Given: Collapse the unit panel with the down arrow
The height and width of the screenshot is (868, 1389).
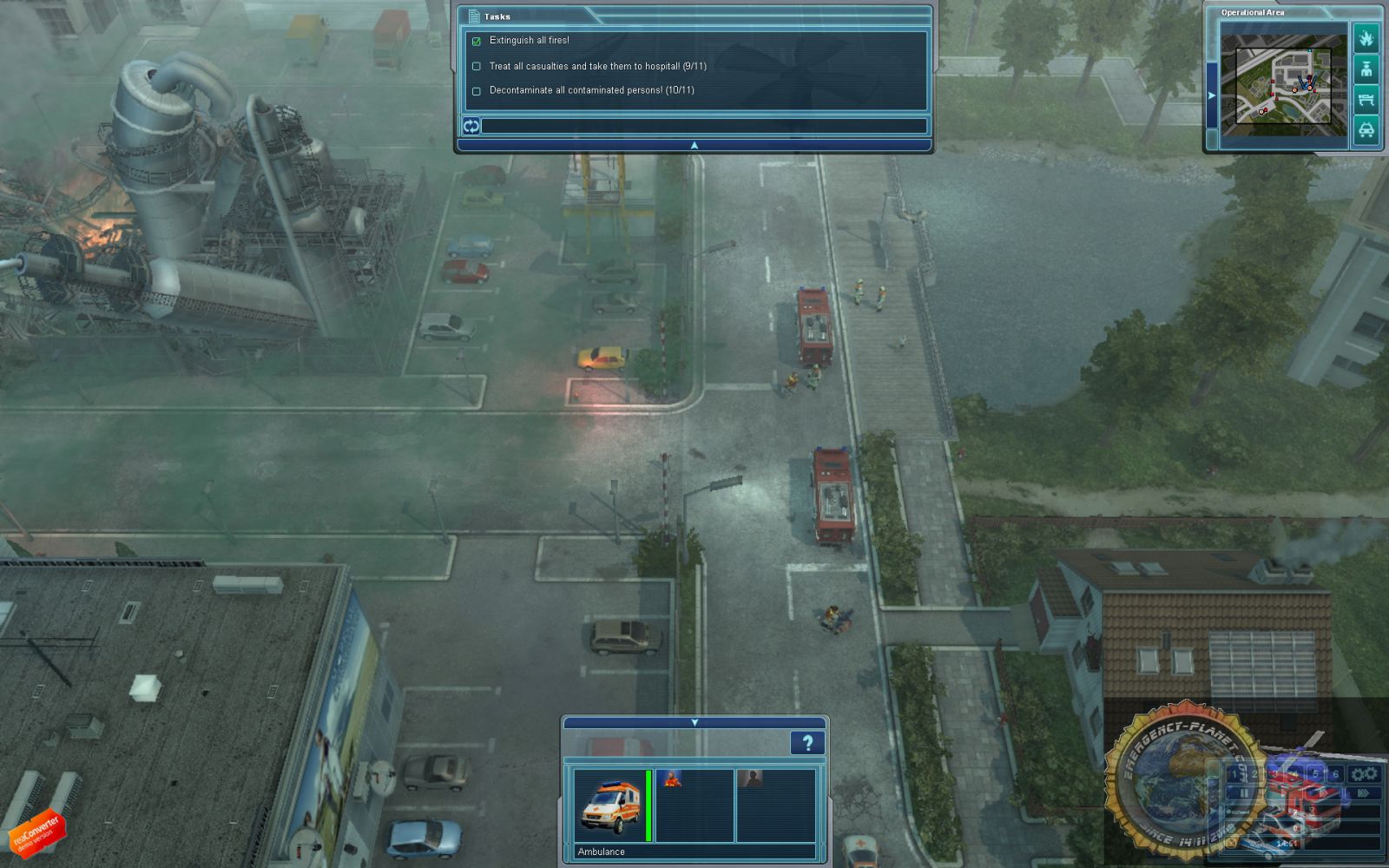Looking at the screenshot, I should click(694, 722).
